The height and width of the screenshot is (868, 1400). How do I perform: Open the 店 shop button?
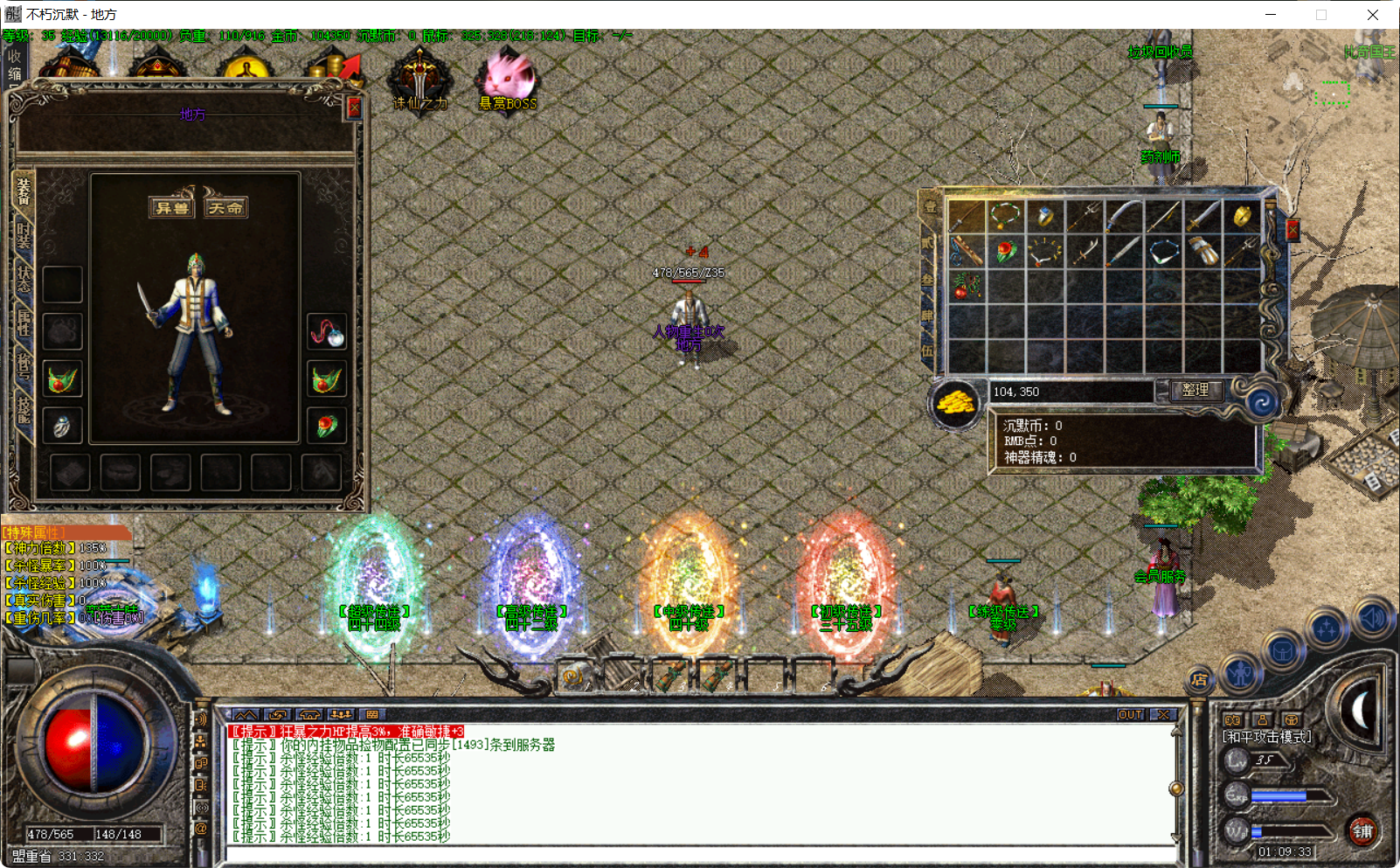point(1199,679)
